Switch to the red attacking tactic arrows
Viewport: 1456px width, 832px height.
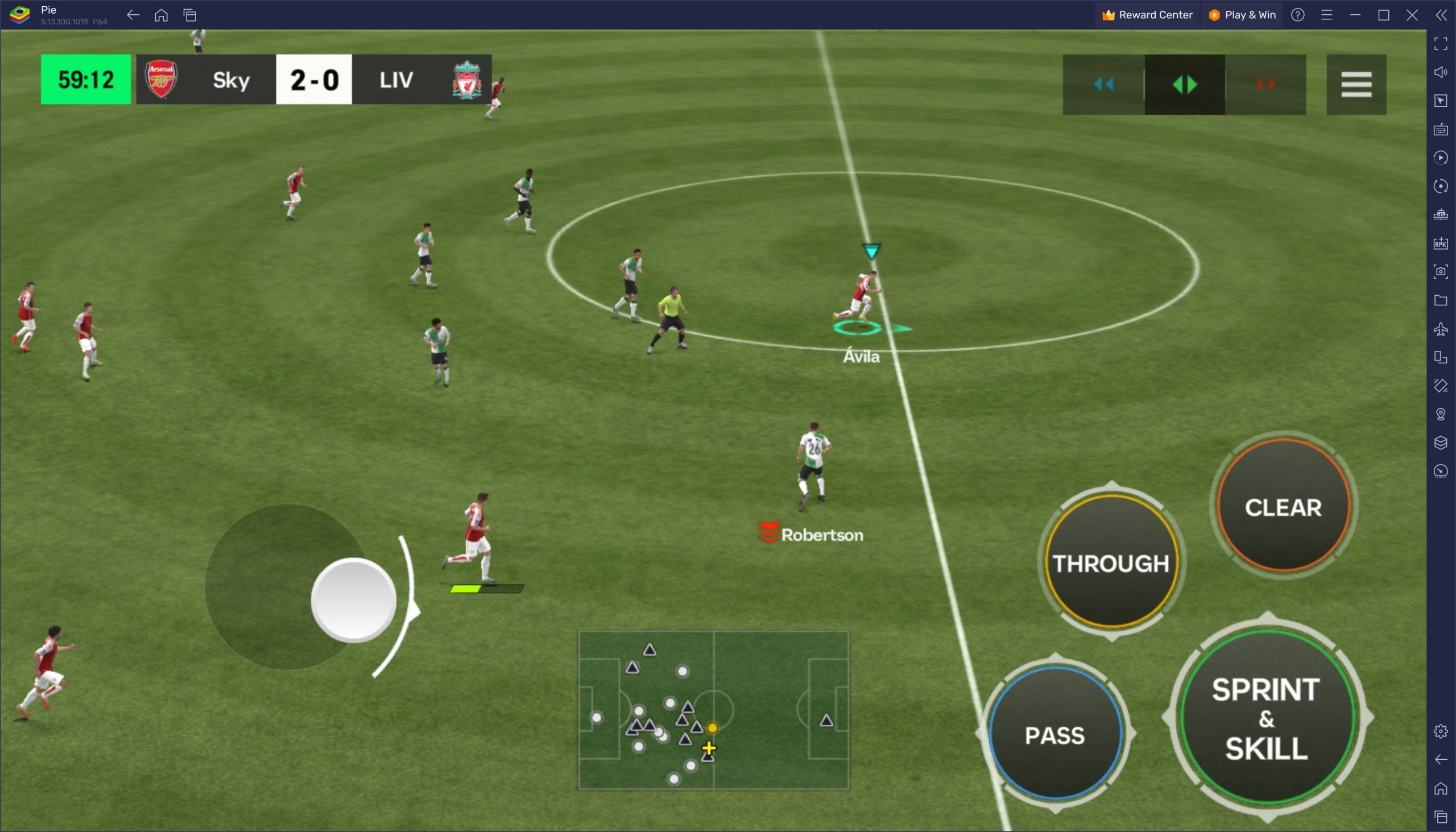click(1265, 85)
